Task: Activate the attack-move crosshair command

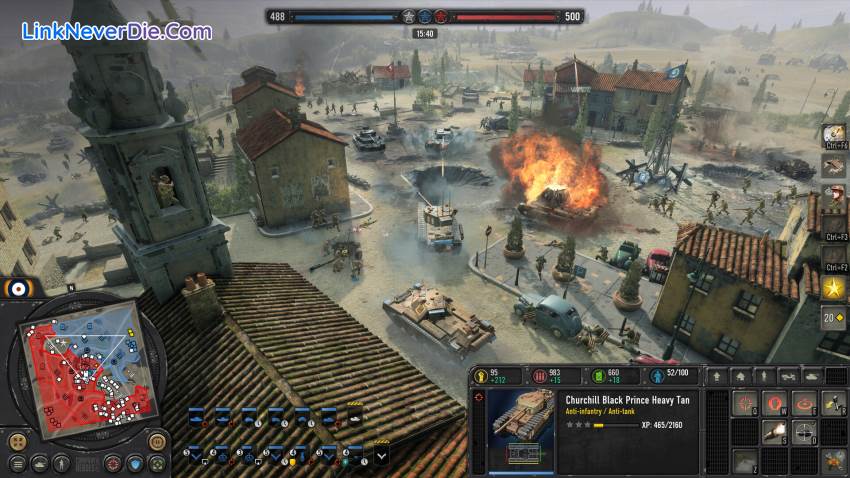Action: pyautogui.click(x=745, y=402)
